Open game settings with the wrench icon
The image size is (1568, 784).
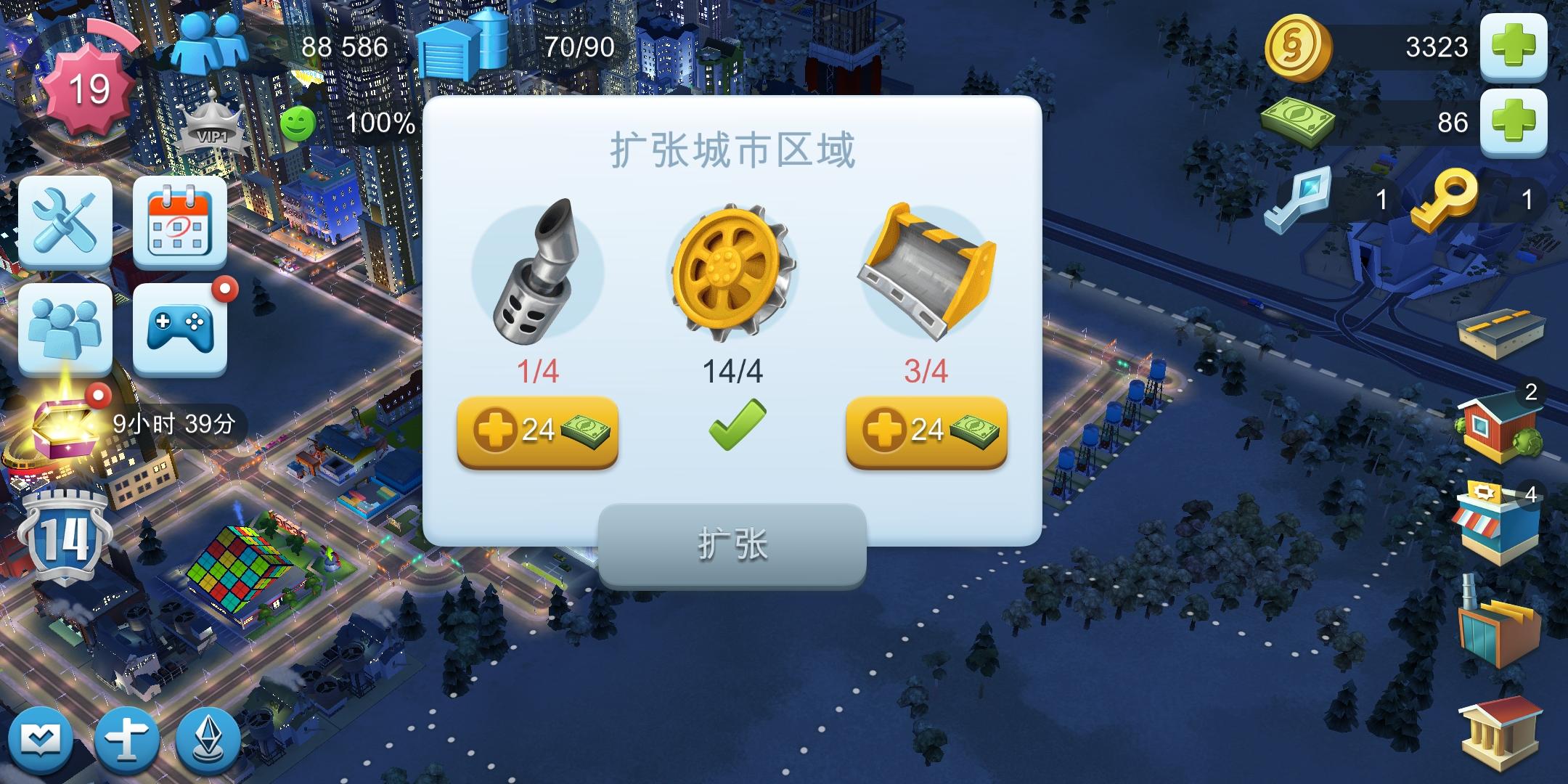point(65,221)
